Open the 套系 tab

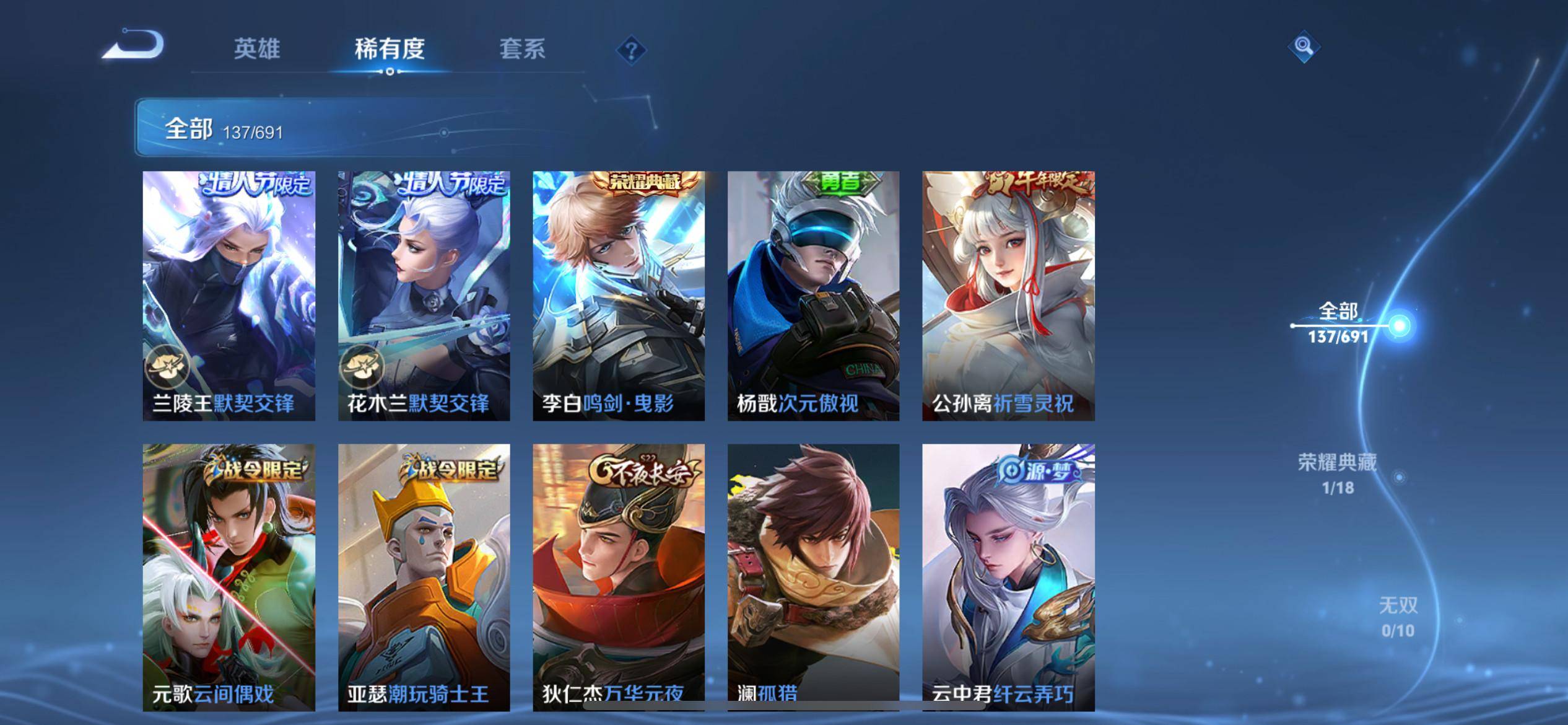[x=522, y=49]
